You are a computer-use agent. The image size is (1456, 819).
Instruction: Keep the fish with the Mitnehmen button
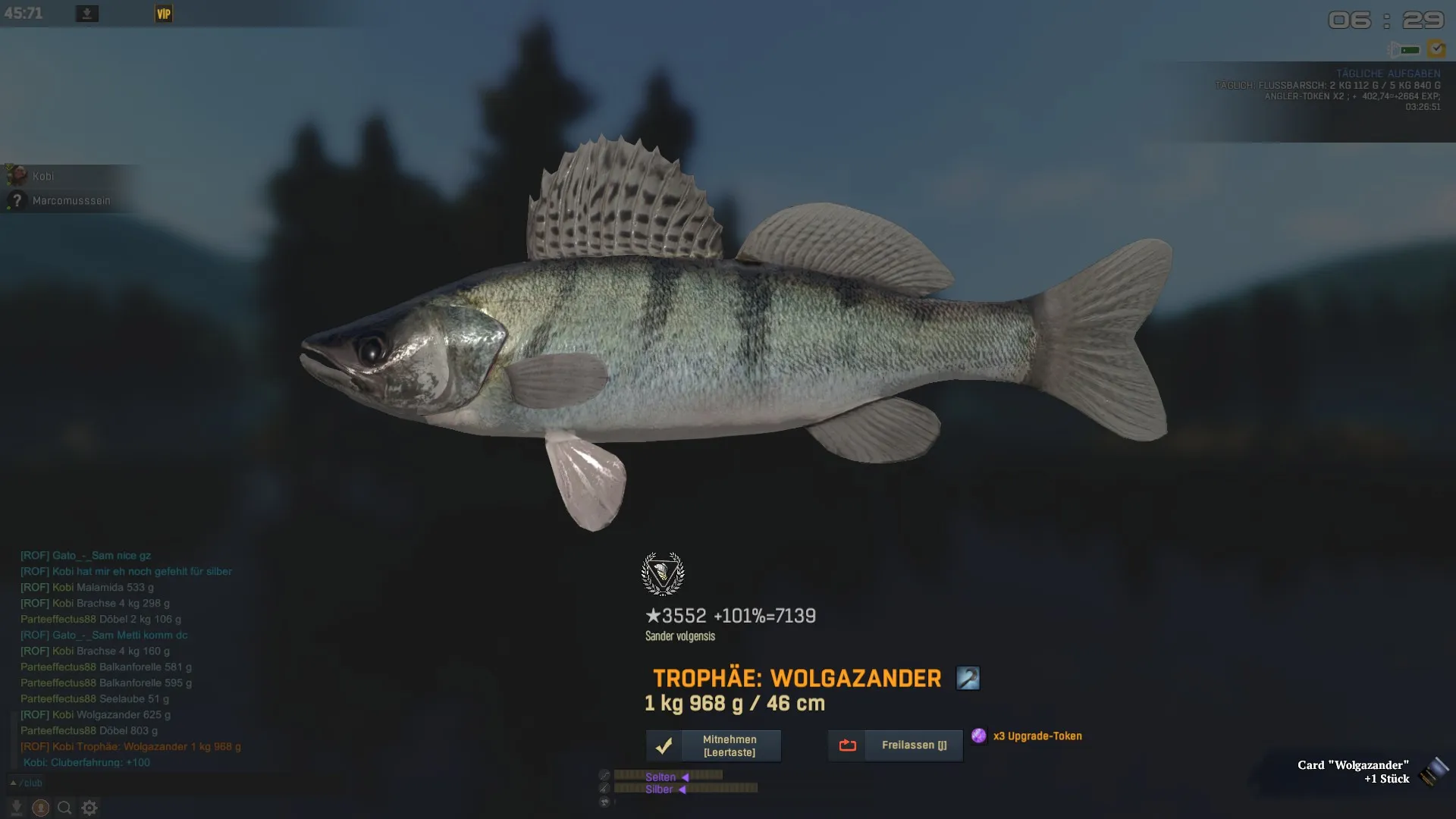[x=713, y=745]
